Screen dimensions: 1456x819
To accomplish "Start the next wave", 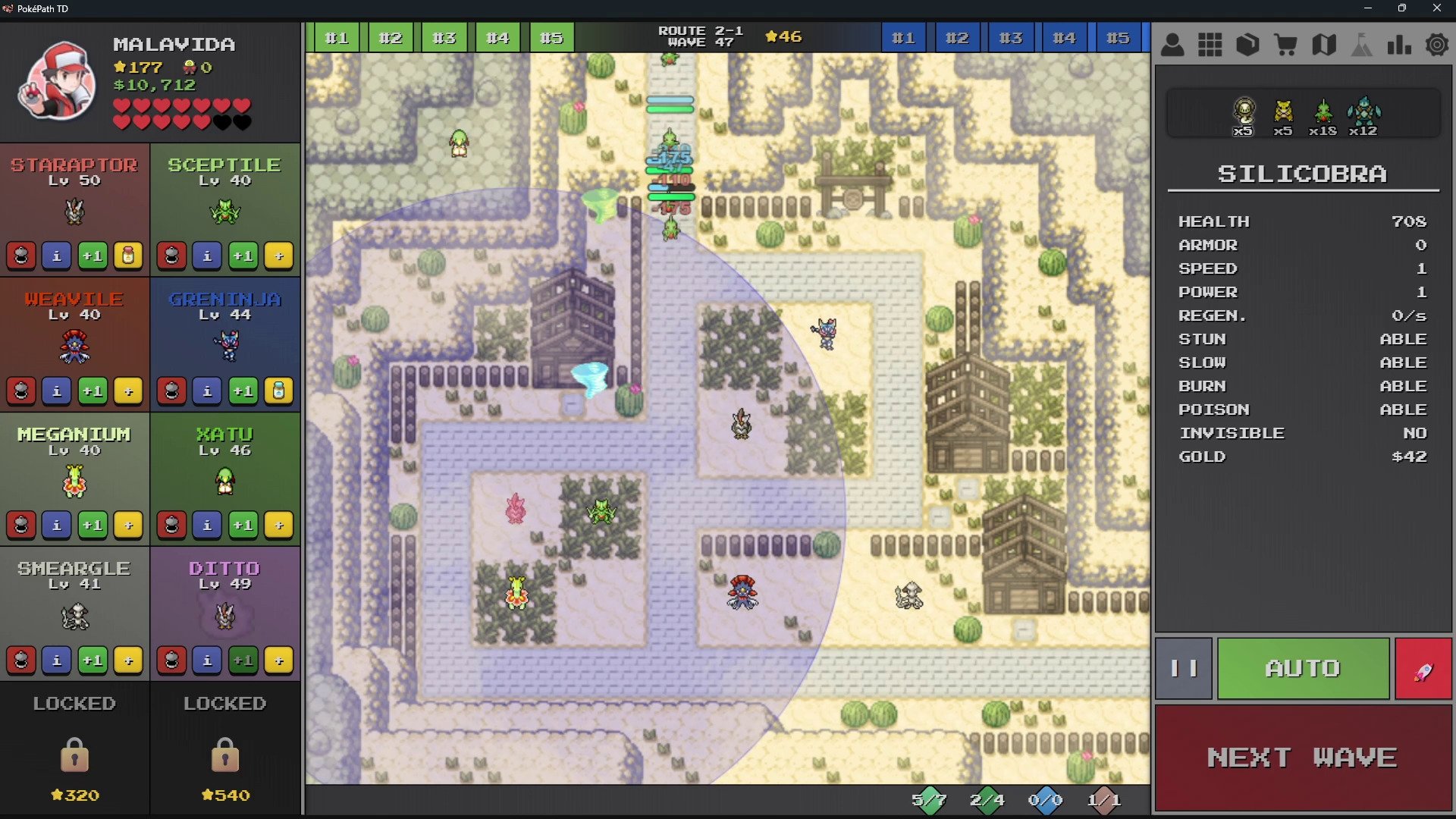I will tap(1302, 758).
